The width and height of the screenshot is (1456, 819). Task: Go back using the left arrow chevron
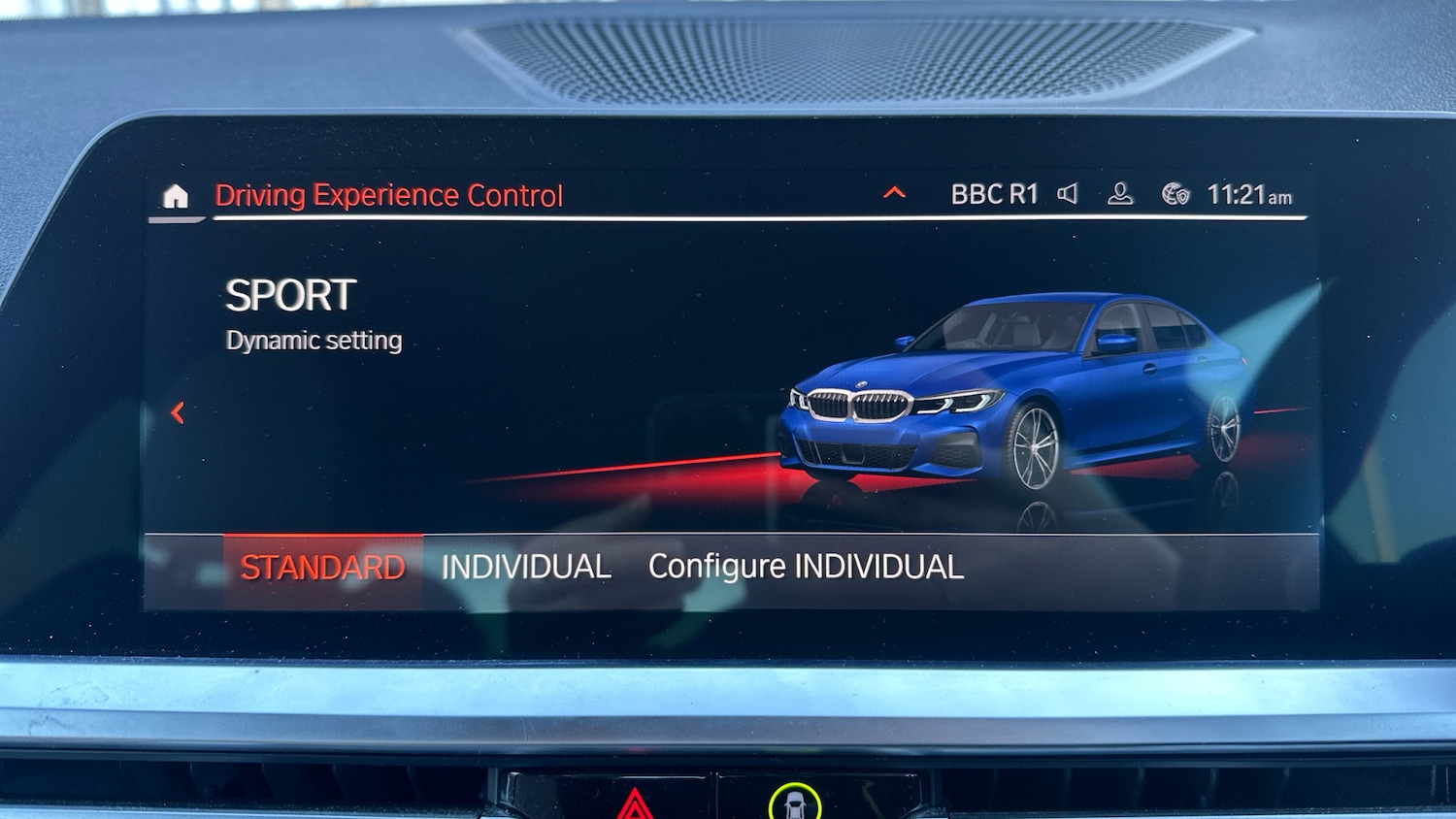(x=179, y=411)
